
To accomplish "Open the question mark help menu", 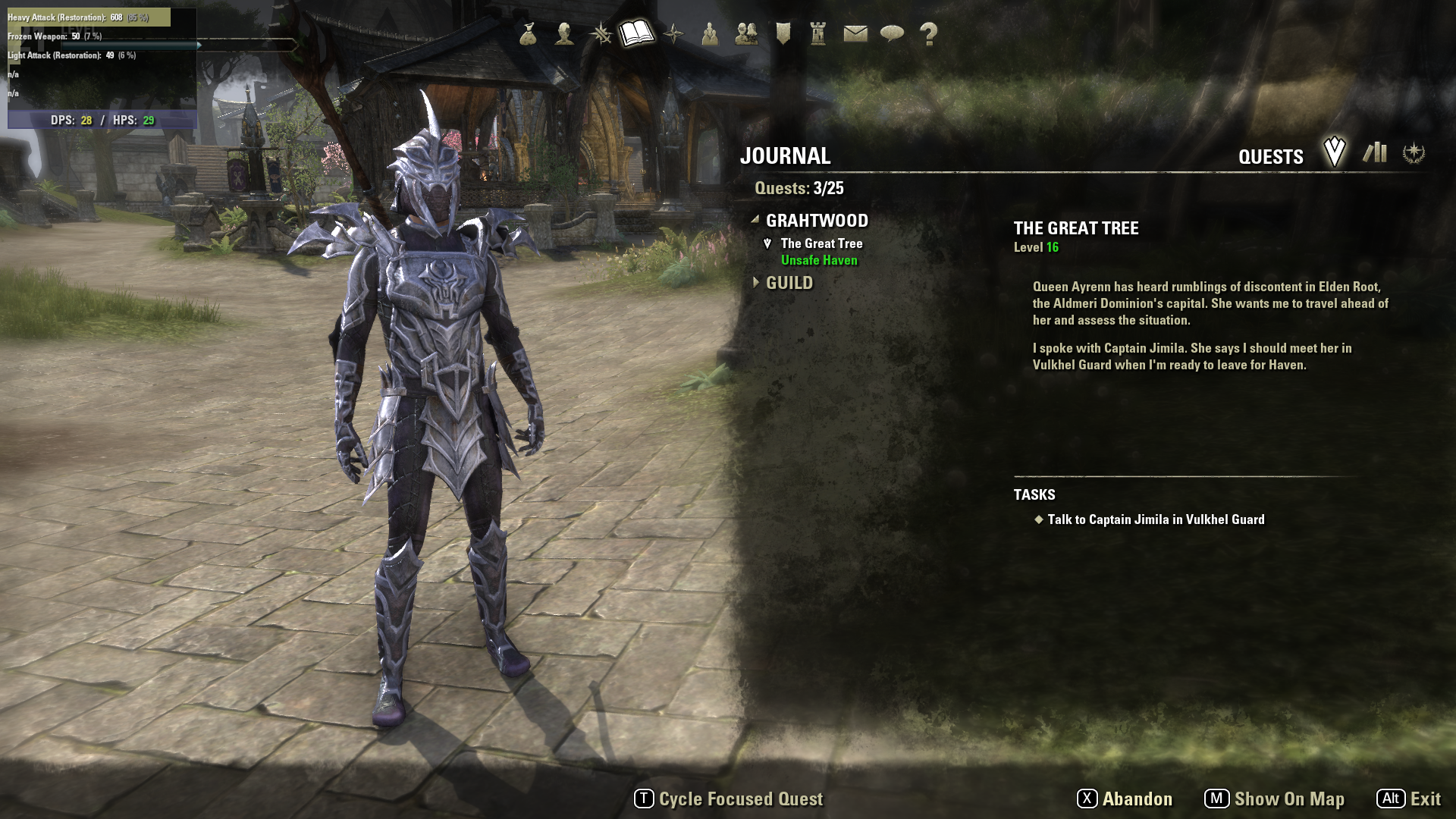I will click(928, 33).
